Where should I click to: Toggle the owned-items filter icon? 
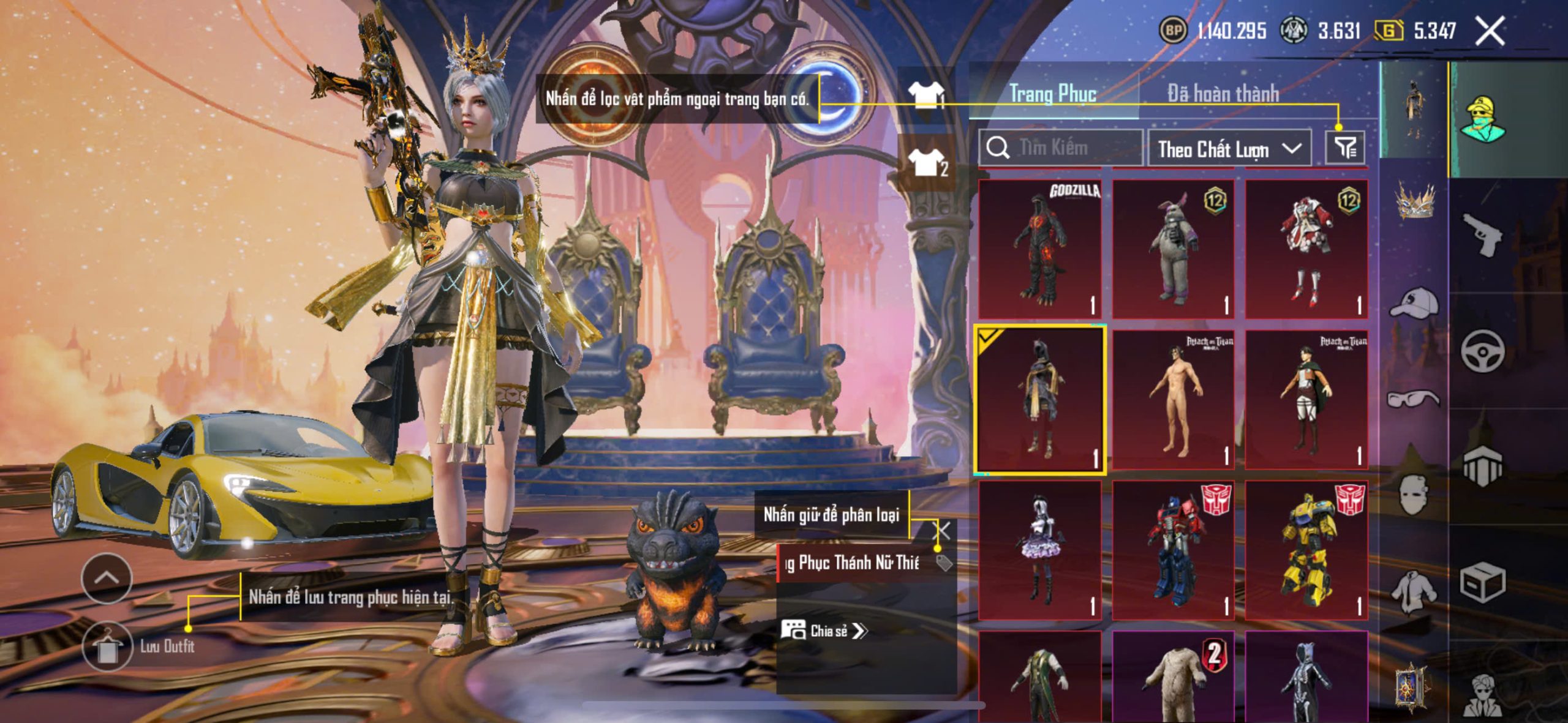1345,148
